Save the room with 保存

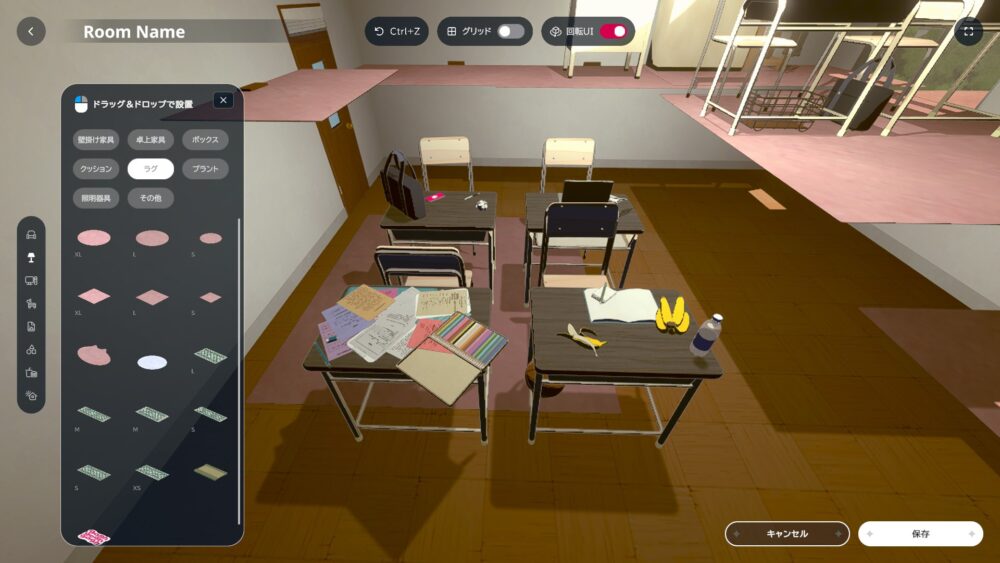pos(920,534)
